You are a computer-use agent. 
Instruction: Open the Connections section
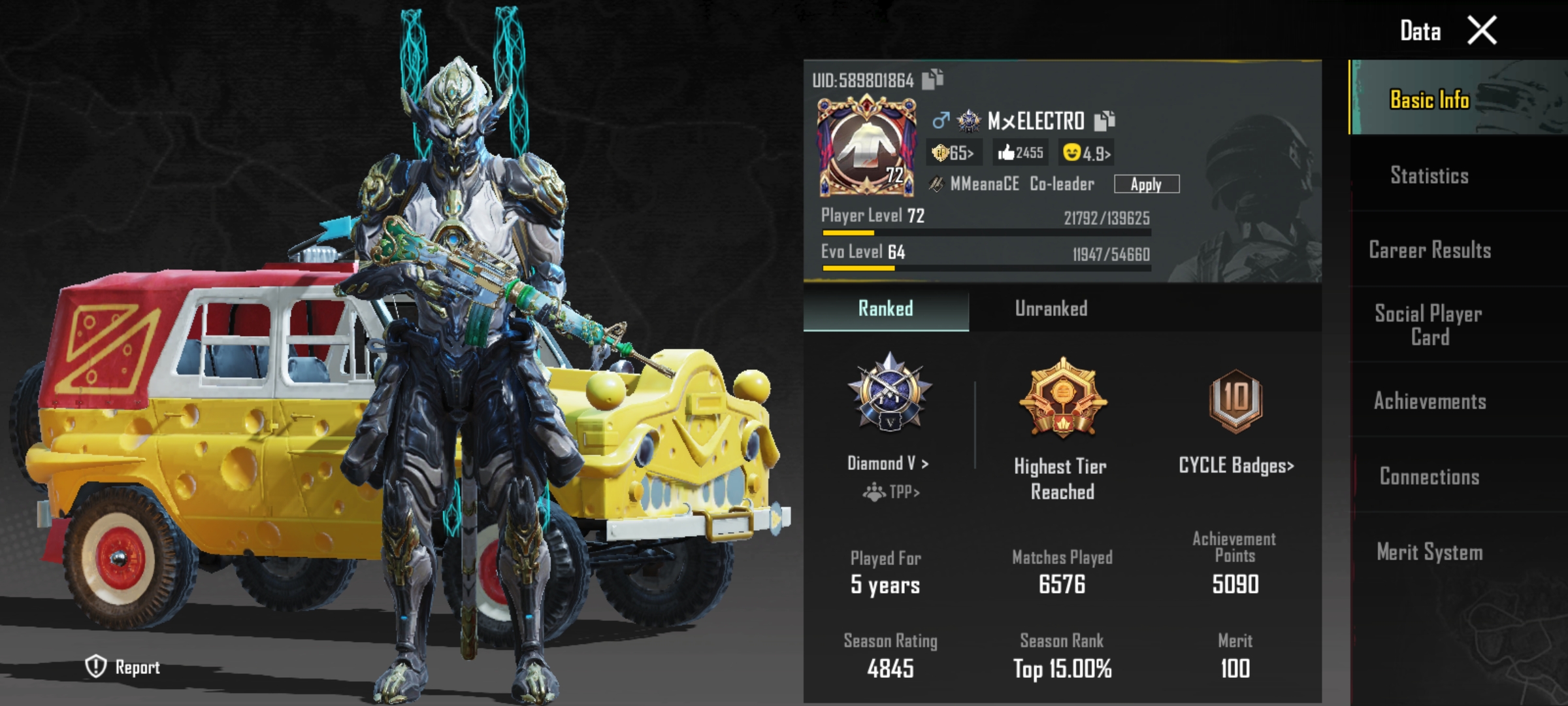tap(1429, 477)
